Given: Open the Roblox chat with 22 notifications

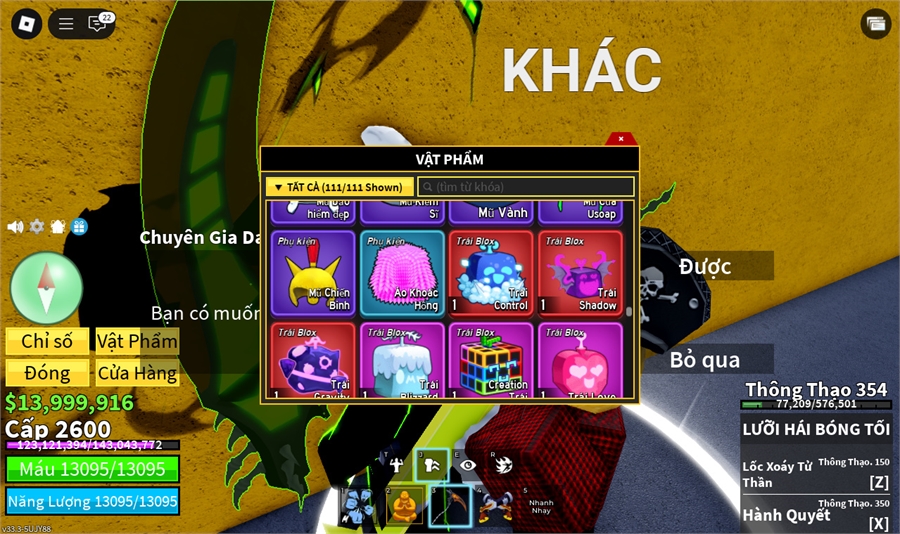Looking at the screenshot, I should (99, 23).
